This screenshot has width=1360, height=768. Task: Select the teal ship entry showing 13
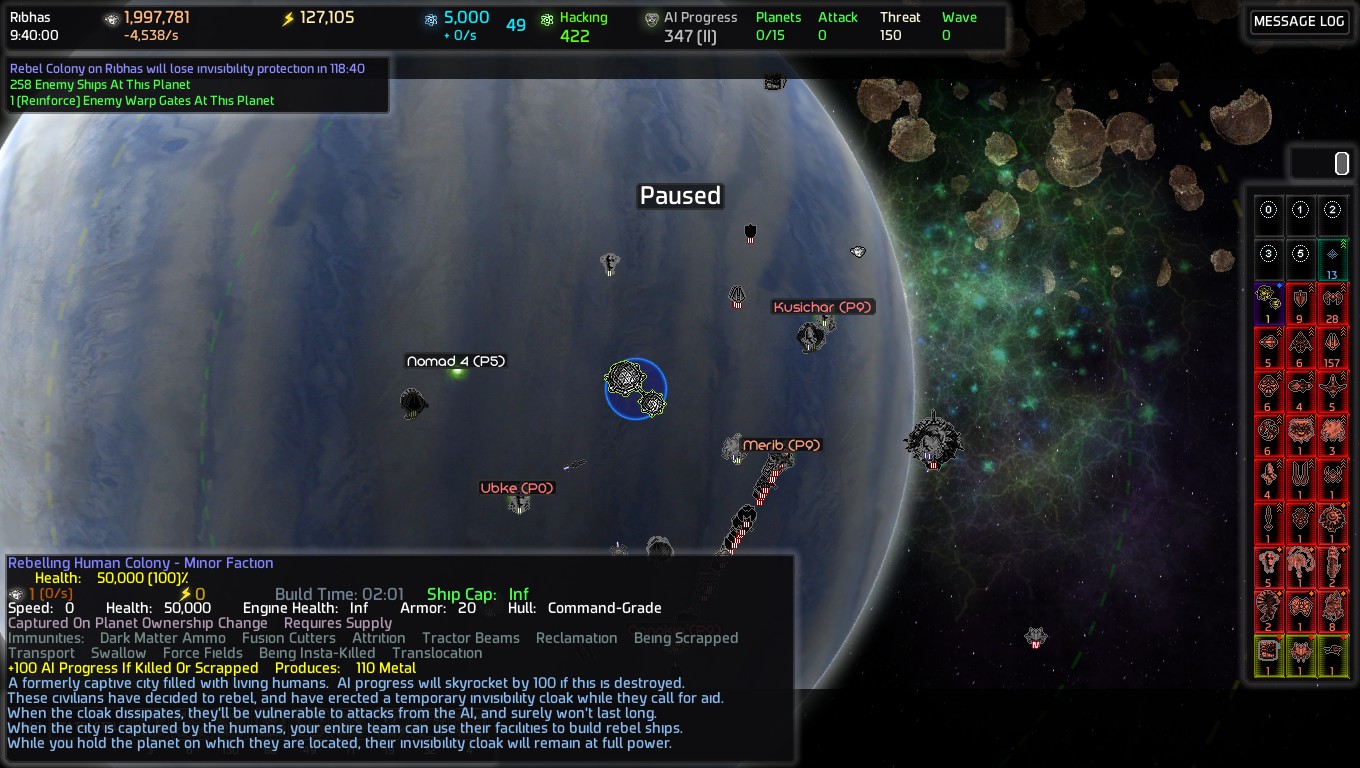[x=1333, y=259]
